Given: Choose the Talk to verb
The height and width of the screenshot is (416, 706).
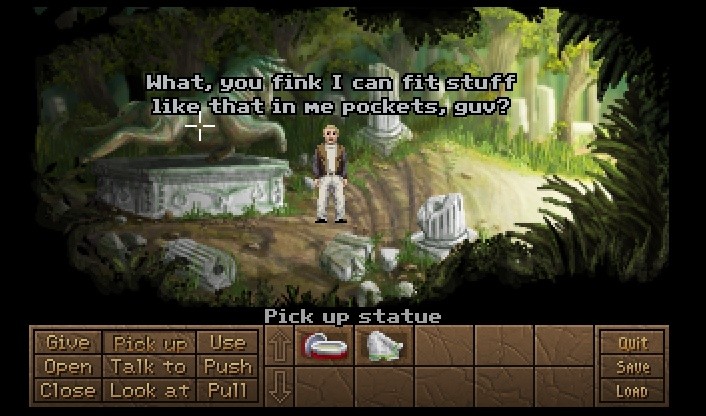Looking at the screenshot, I should (x=148, y=367).
